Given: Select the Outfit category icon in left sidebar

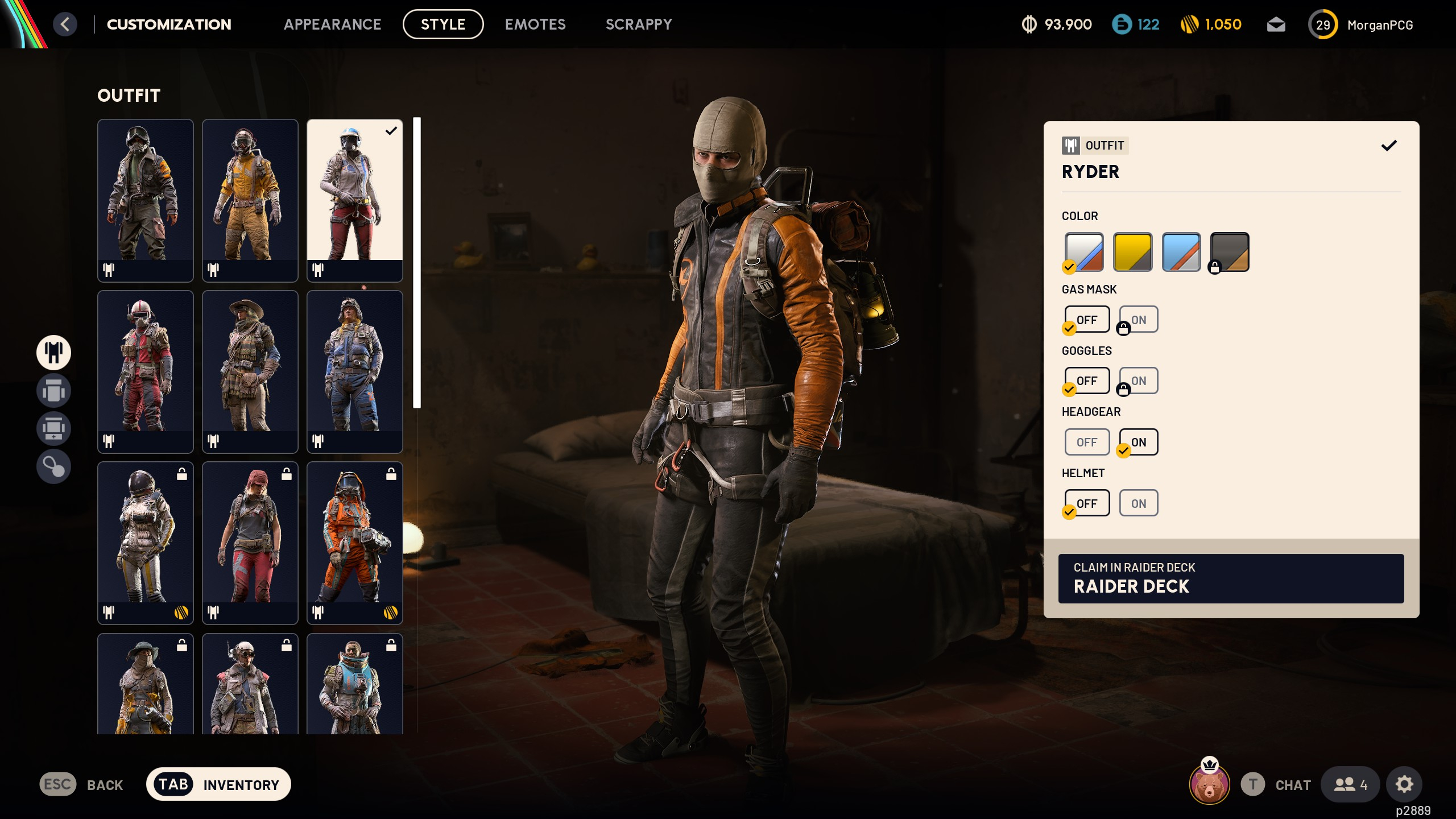Looking at the screenshot, I should [53, 353].
